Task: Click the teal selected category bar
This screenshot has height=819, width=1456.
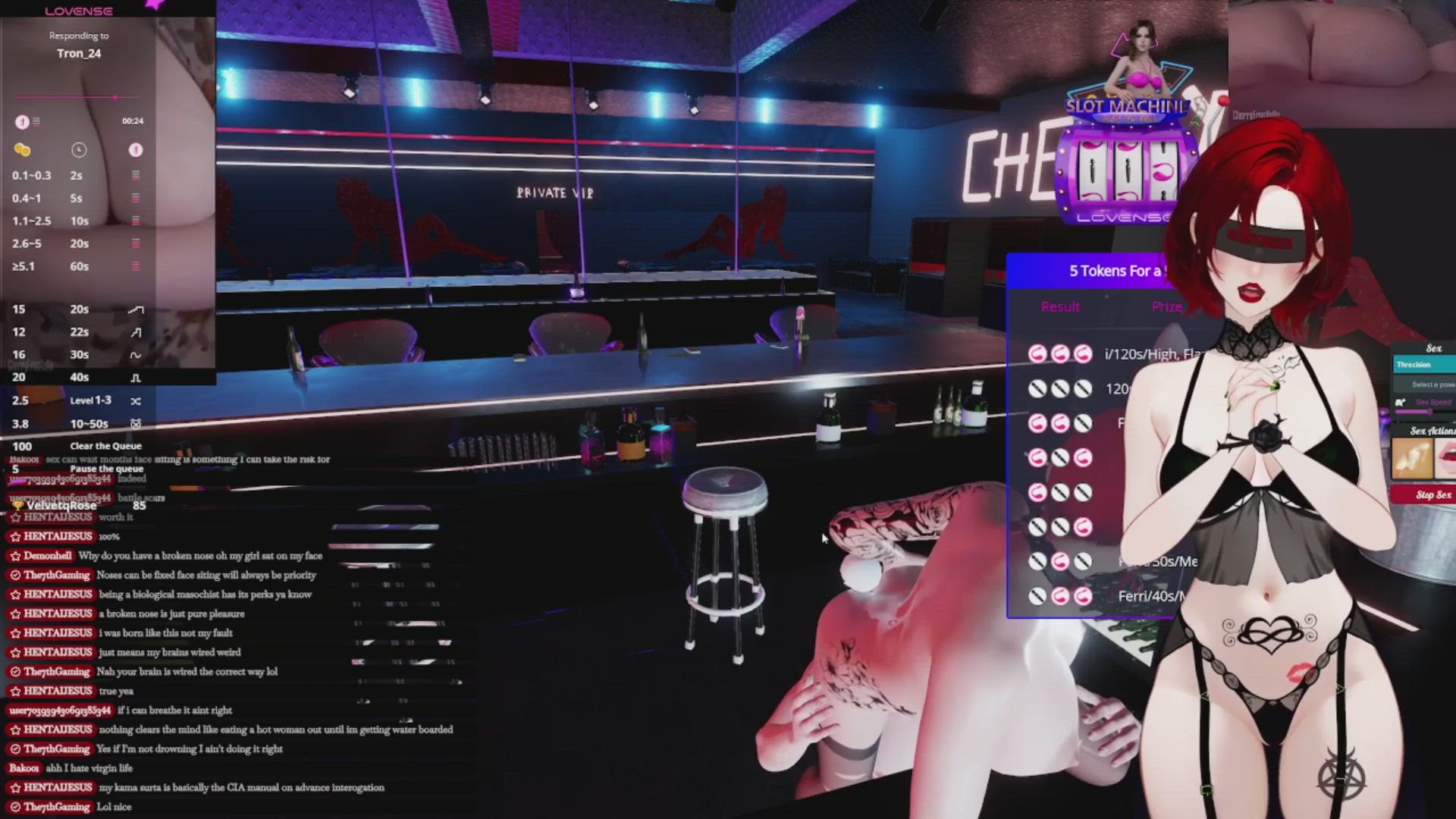Action: pyautogui.click(x=1424, y=365)
